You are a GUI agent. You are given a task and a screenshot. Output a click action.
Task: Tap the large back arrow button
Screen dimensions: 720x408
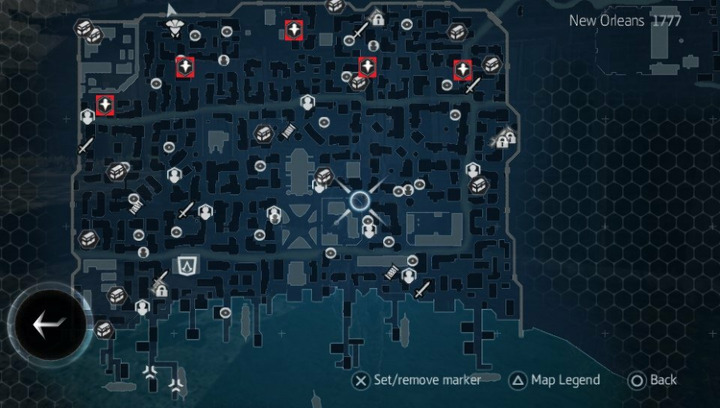[x=47, y=324]
